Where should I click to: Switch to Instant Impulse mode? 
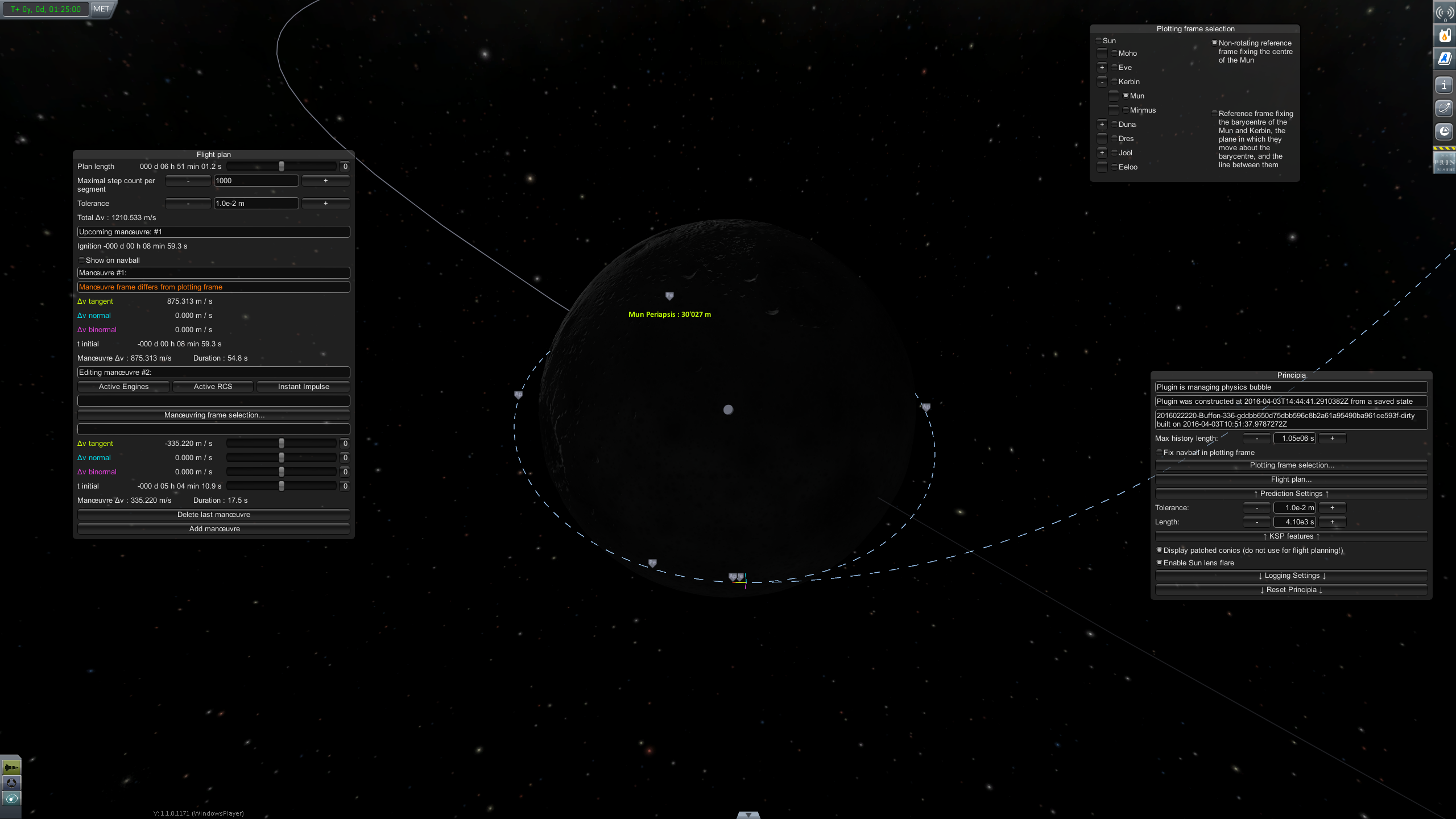(303, 387)
